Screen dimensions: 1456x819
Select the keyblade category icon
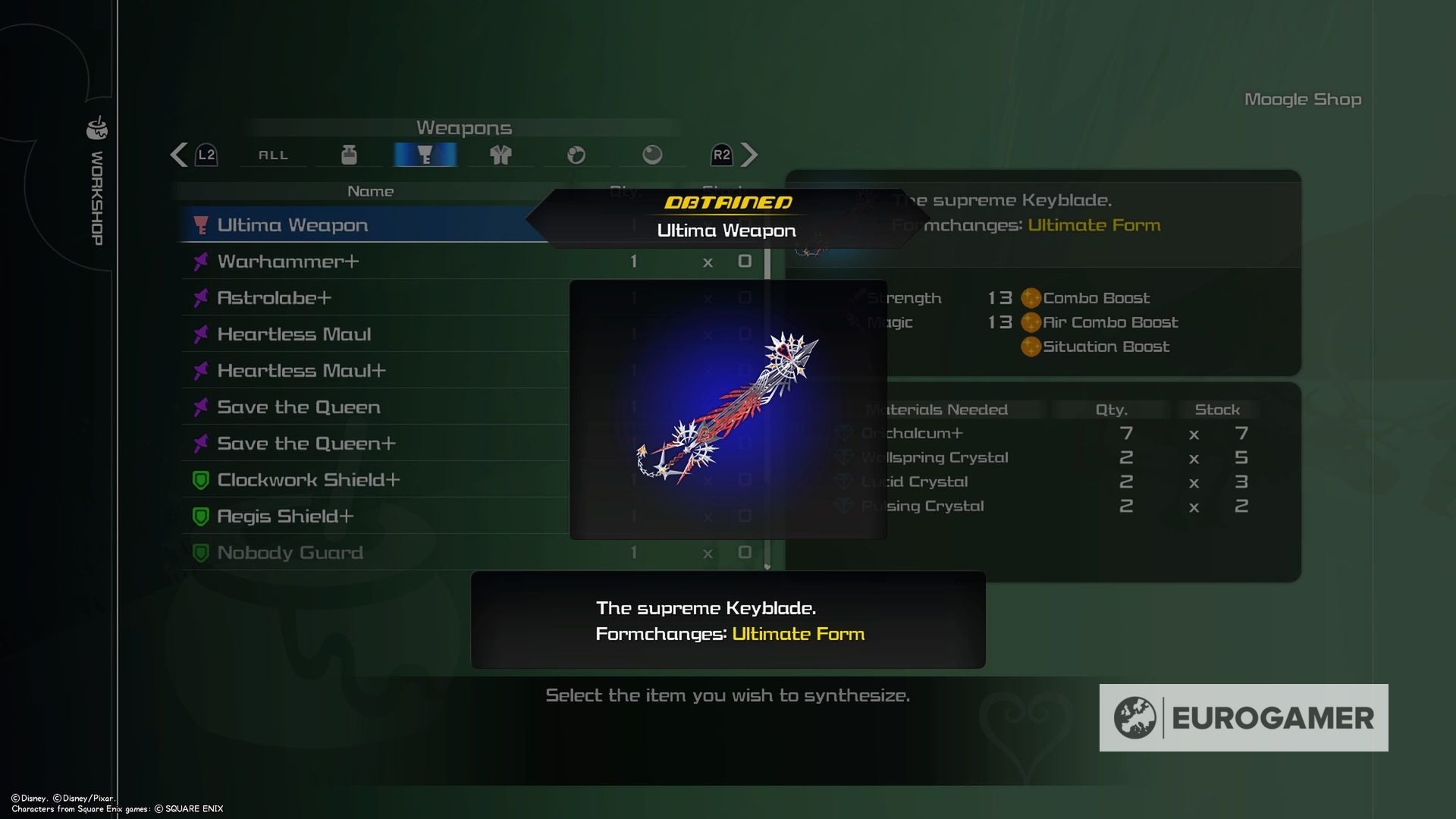coord(425,155)
